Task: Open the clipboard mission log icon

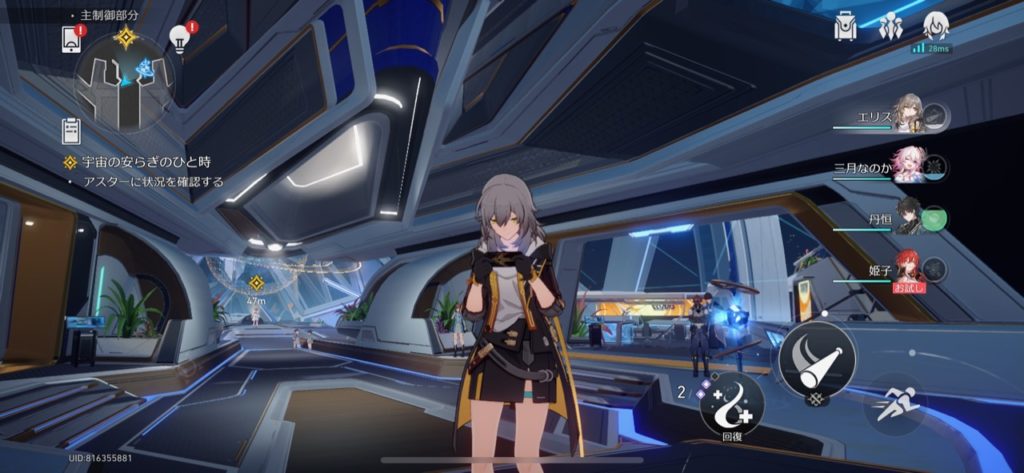Action: click(71, 130)
